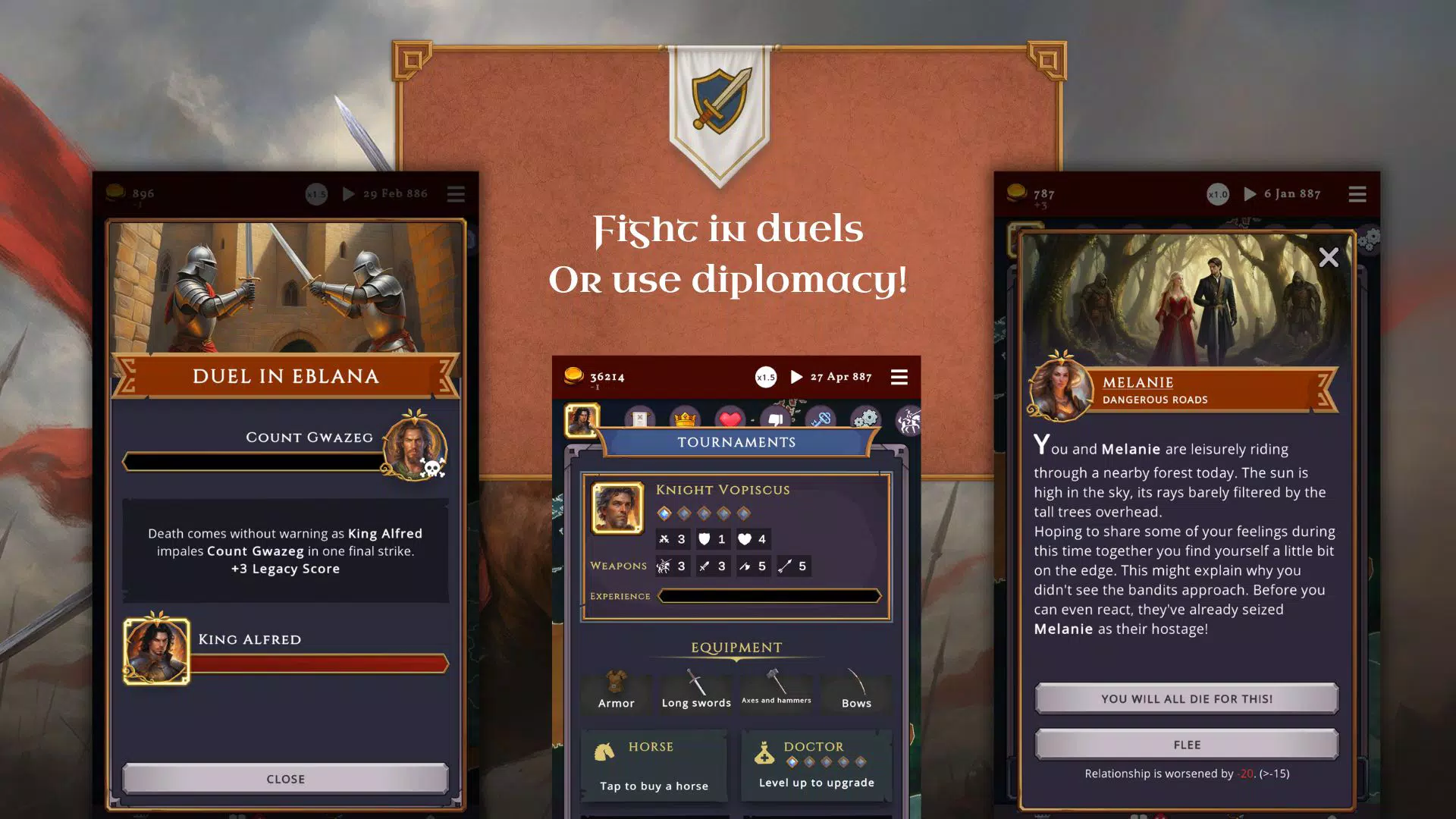Viewport: 1456px width, 819px height.
Task: Click Knight Vopiscus experience progress bar
Action: [x=769, y=596]
